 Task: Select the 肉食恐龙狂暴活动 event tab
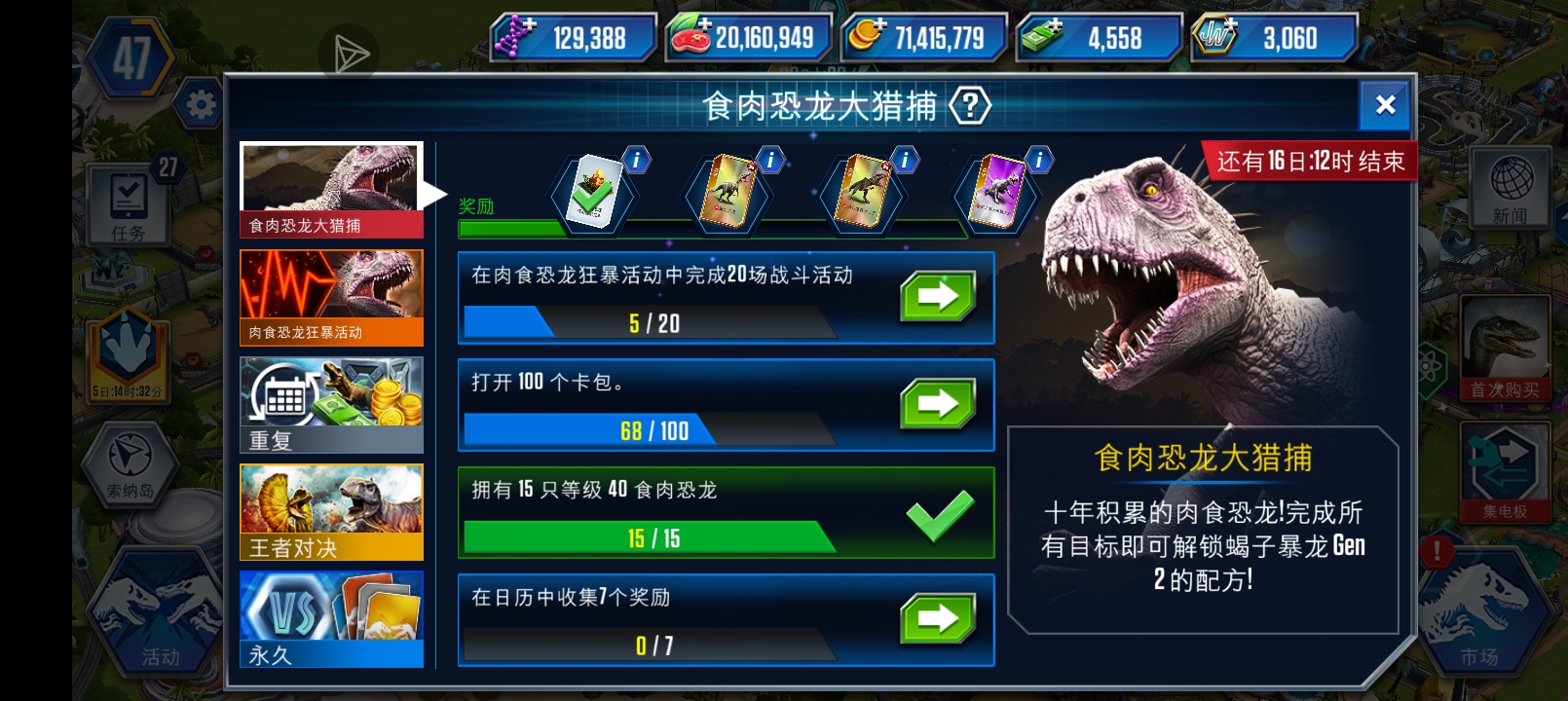[x=331, y=295]
